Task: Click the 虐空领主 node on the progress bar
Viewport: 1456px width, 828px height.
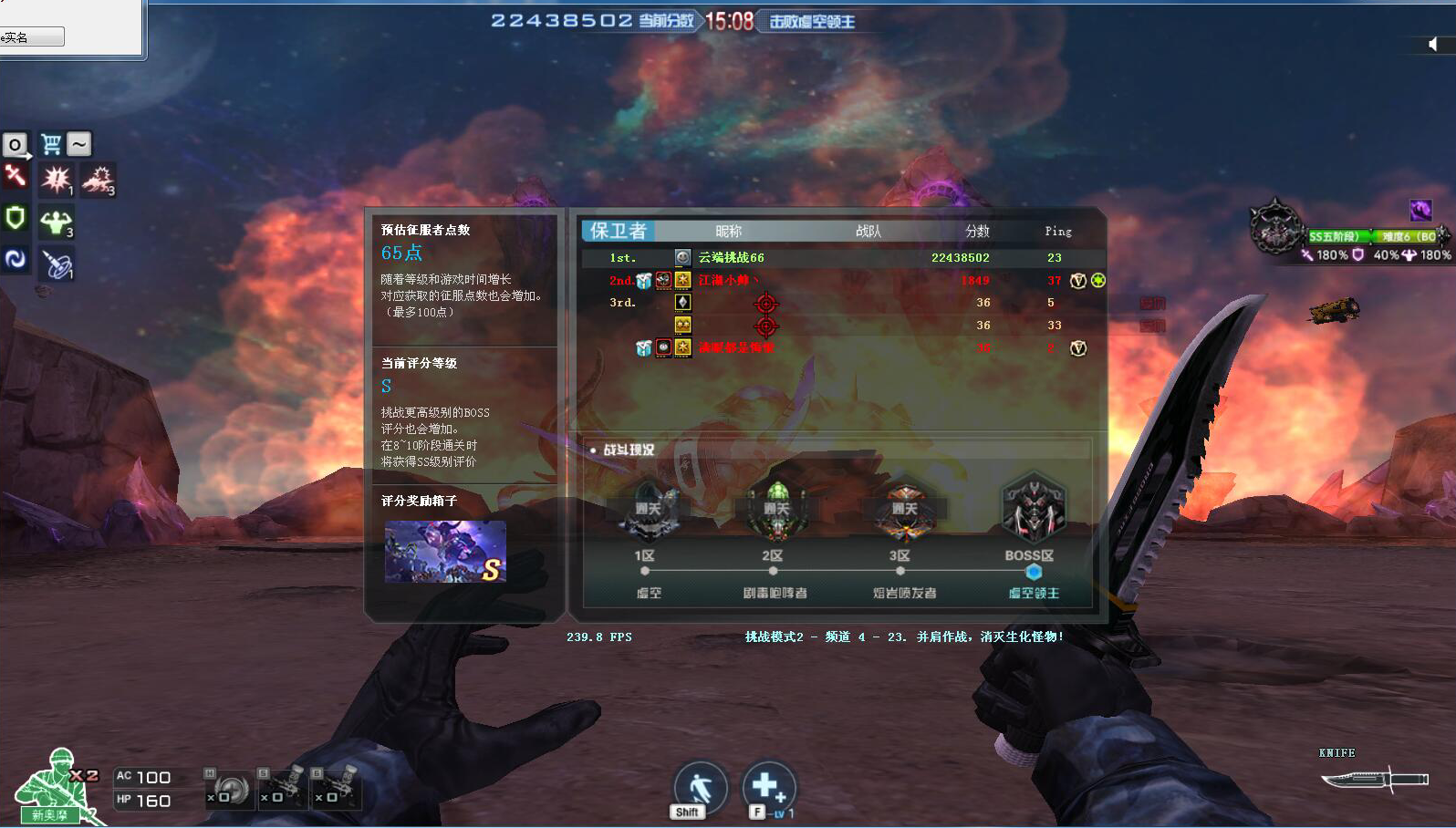Action: [x=1034, y=572]
